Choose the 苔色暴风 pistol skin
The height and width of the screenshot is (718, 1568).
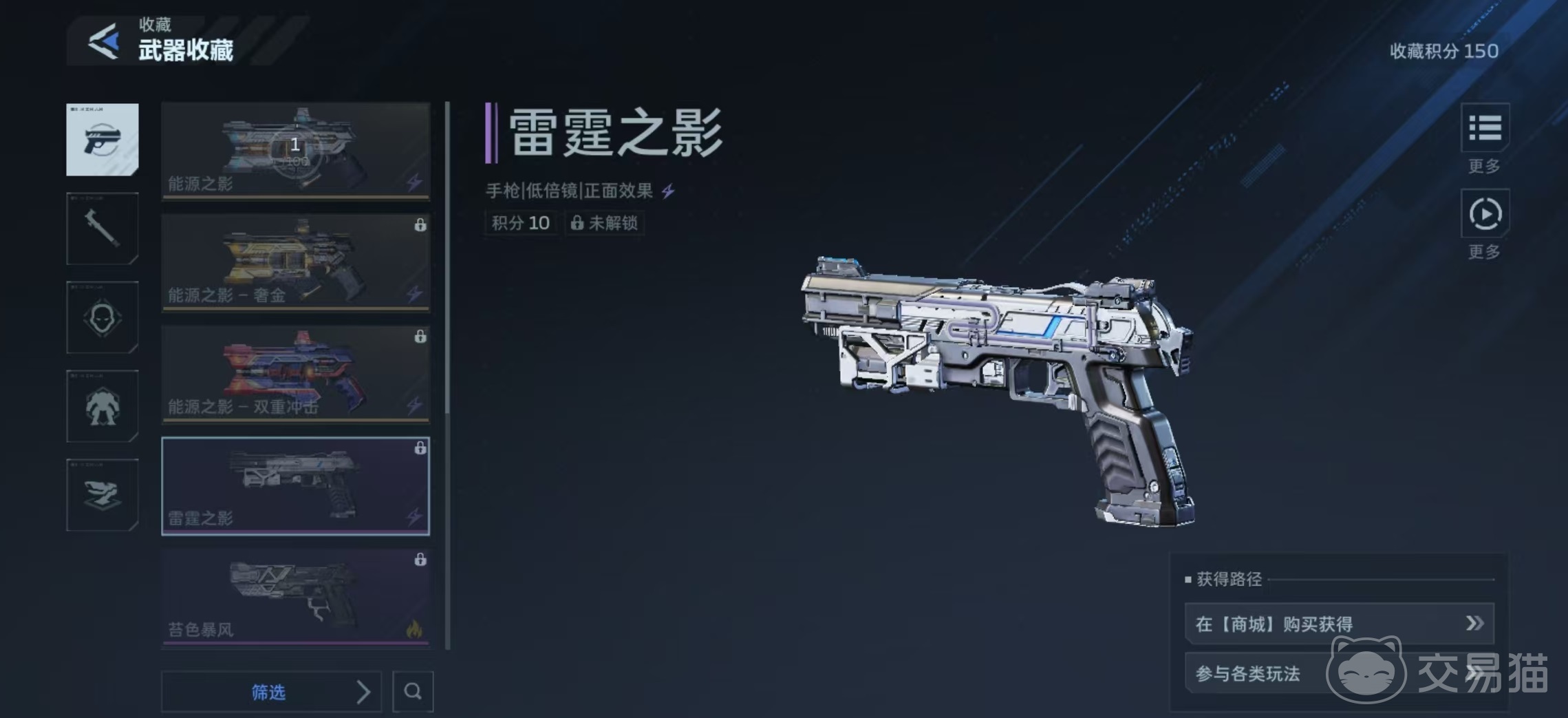coord(295,598)
